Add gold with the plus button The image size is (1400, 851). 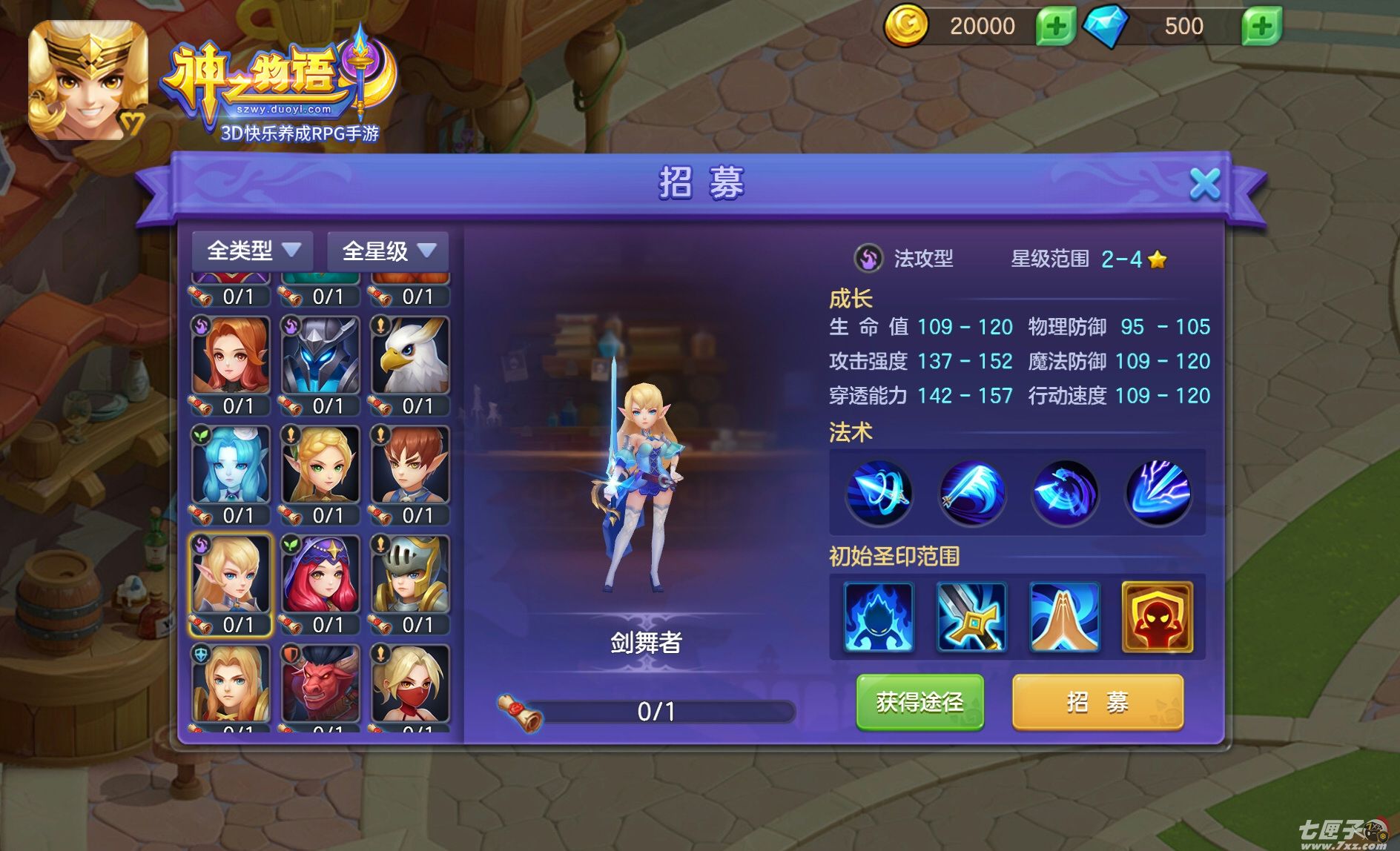point(1054,27)
